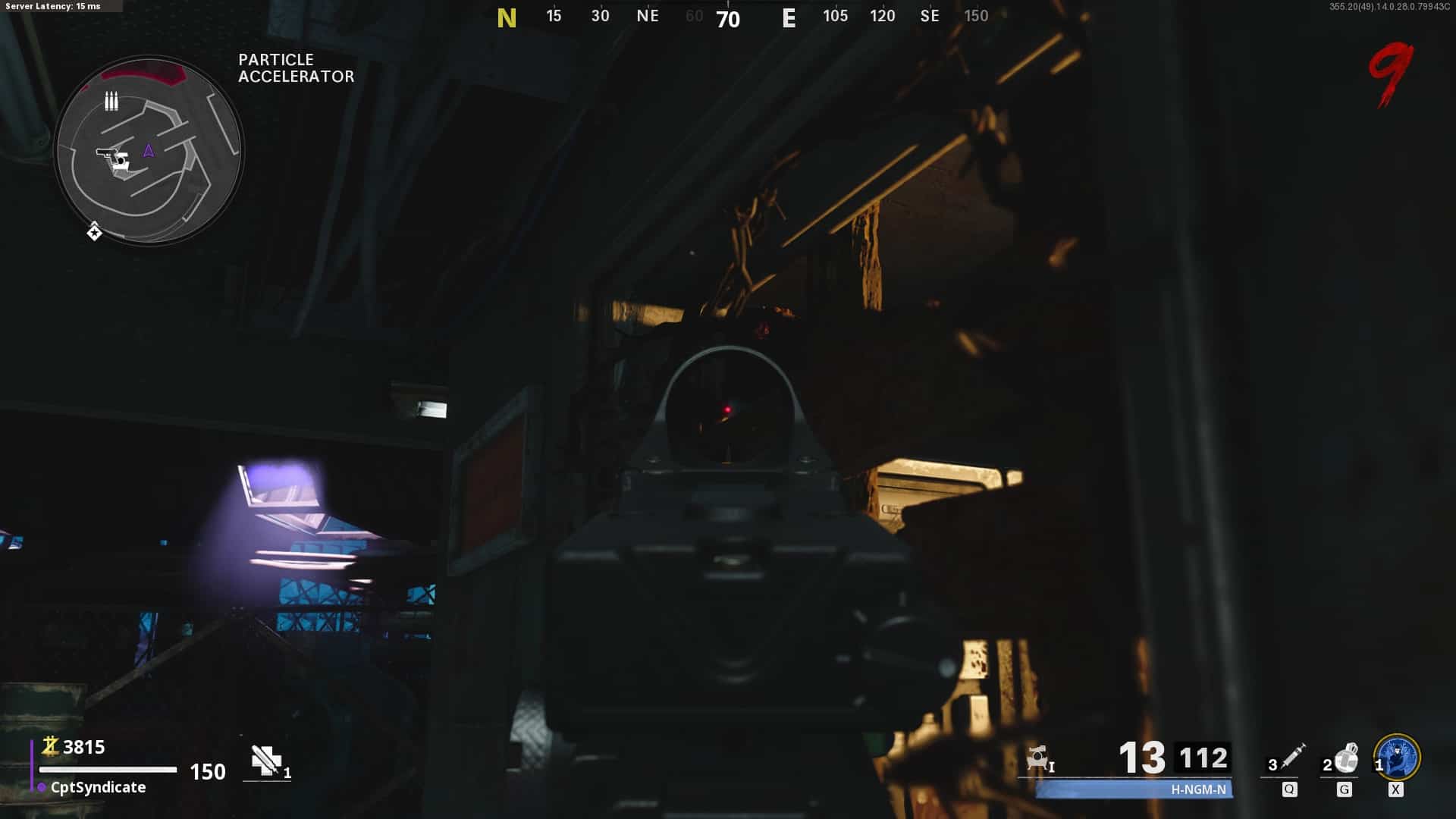Click the H-NGM-N weapon name bar
This screenshot has height=819, width=1456.
[x=1134, y=789]
